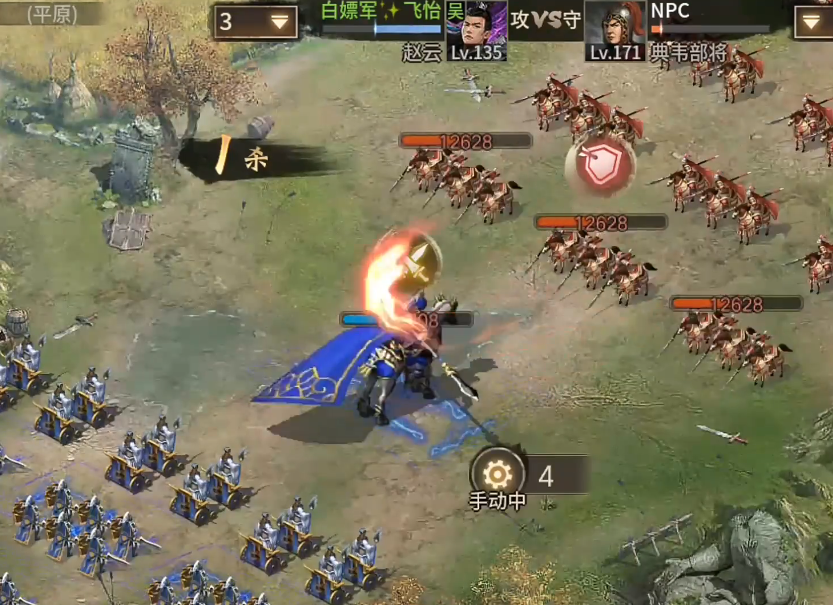Screen dimensions: 833x605
Task: Toggle the 手动中 manual-mode gear button
Action: pos(496,473)
